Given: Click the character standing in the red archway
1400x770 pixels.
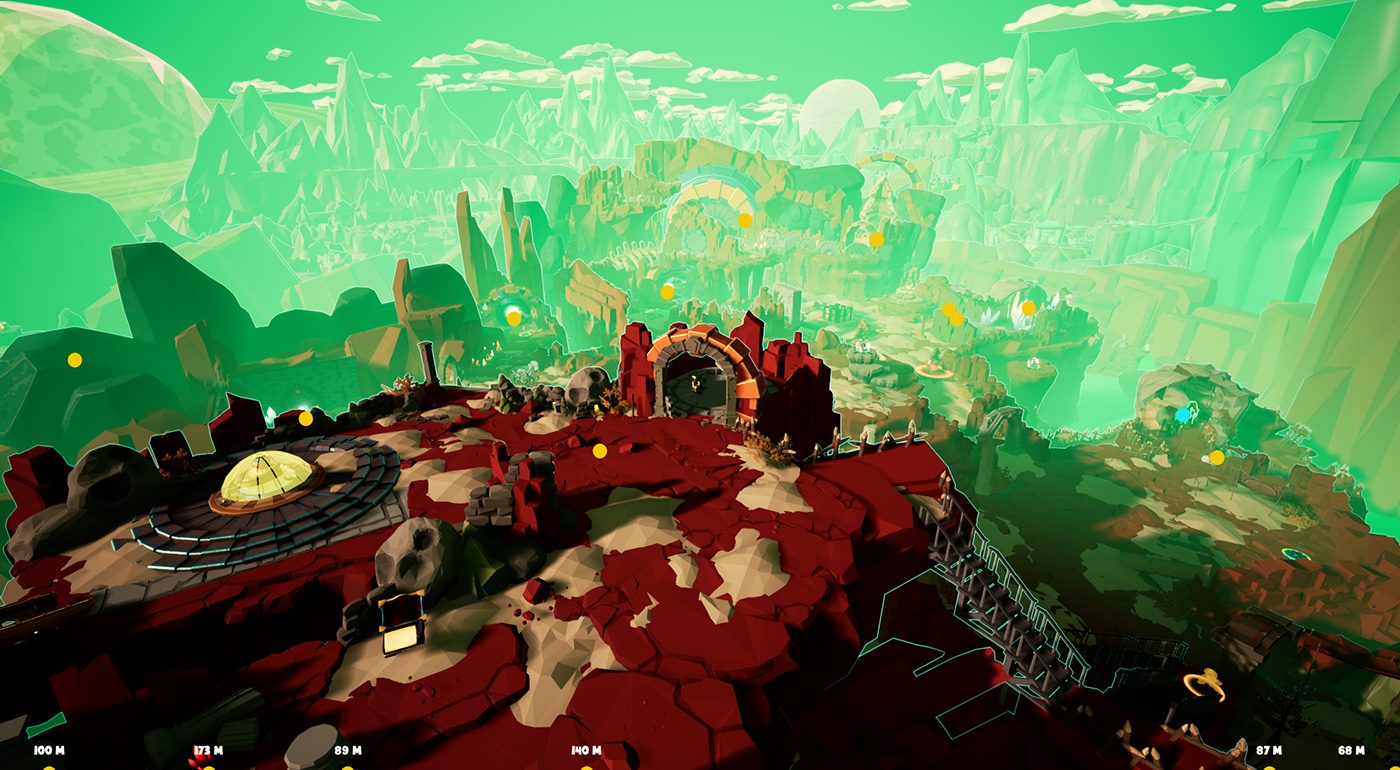Looking at the screenshot, I should [x=694, y=383].
